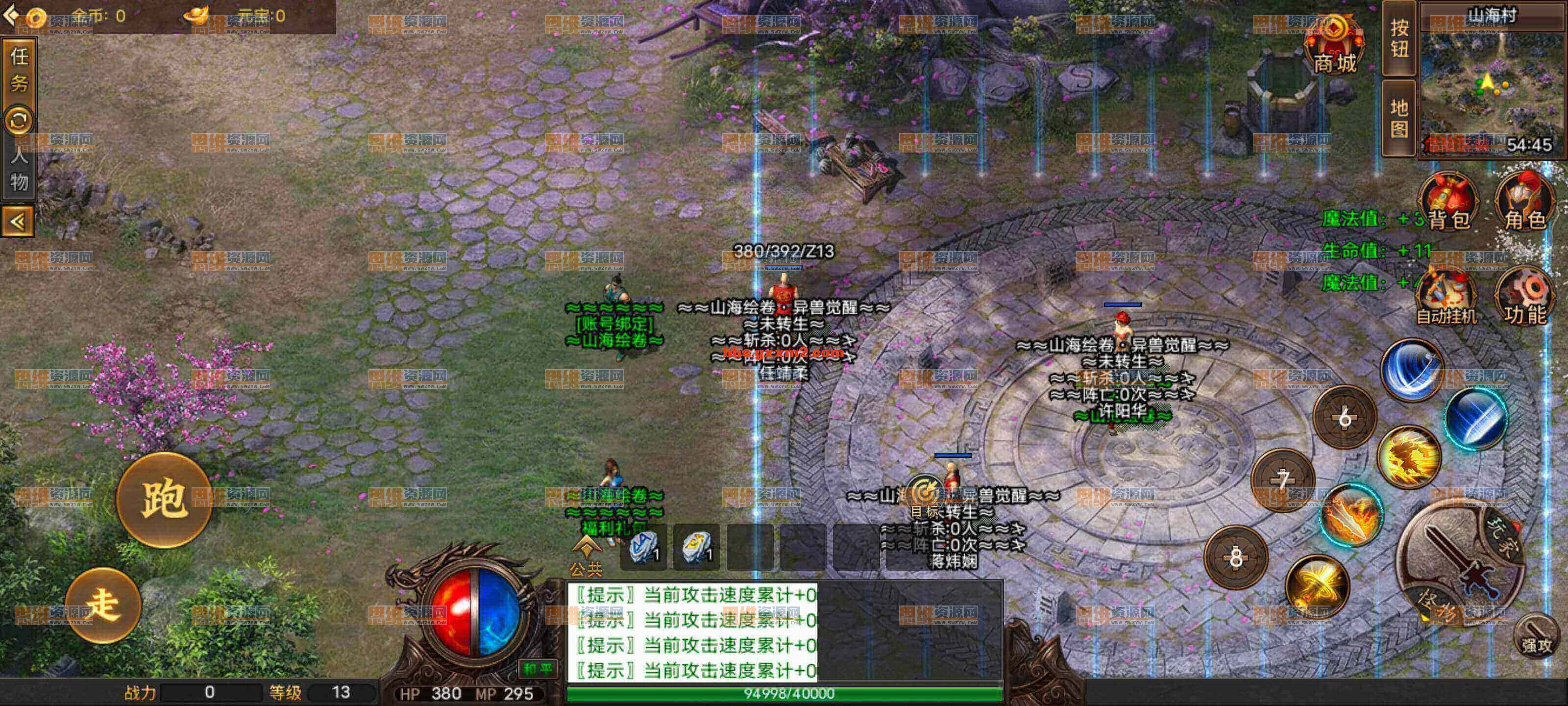Open the 功能 functions menu
The height and width of the screenshot is (706, 1568).
tap(1525, 297)
